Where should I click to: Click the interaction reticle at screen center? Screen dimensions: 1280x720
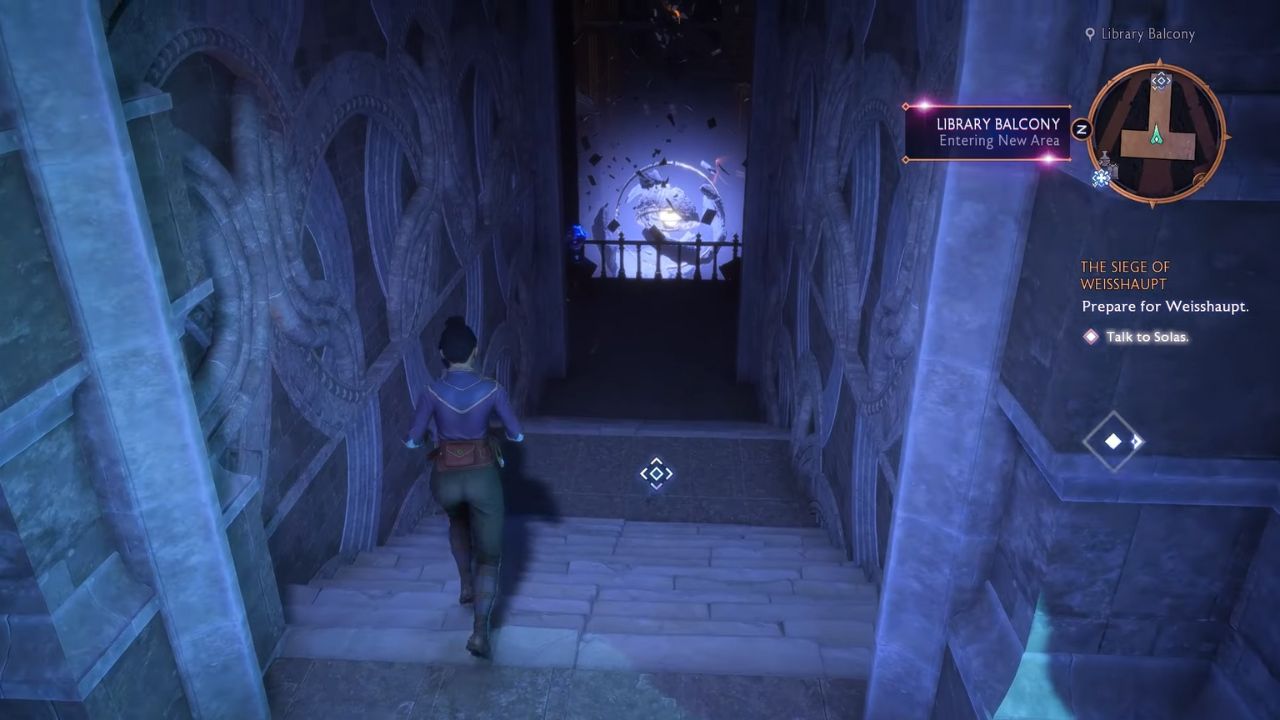656,471
